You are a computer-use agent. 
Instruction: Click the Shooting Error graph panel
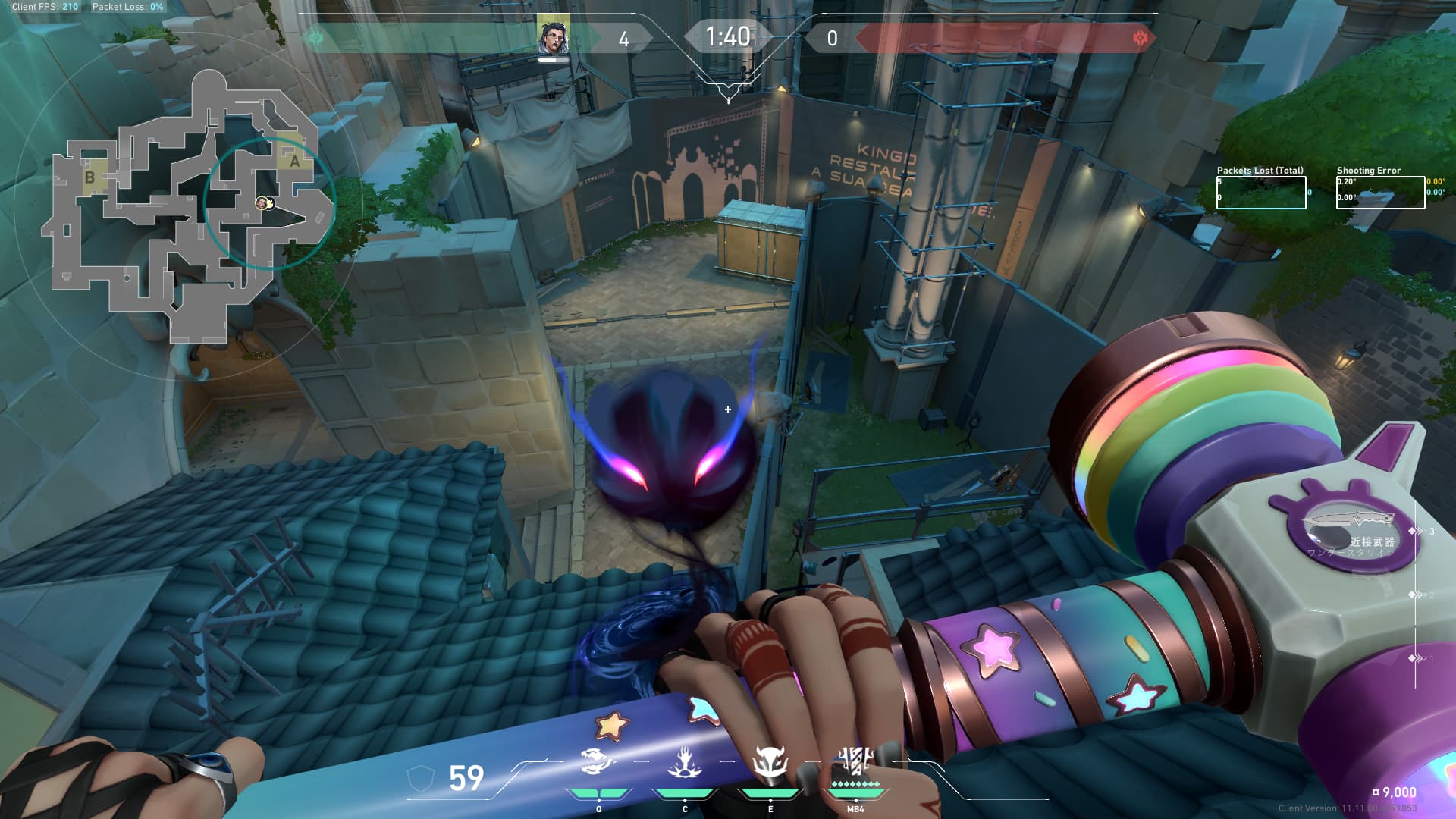[x=1380, y=193]
